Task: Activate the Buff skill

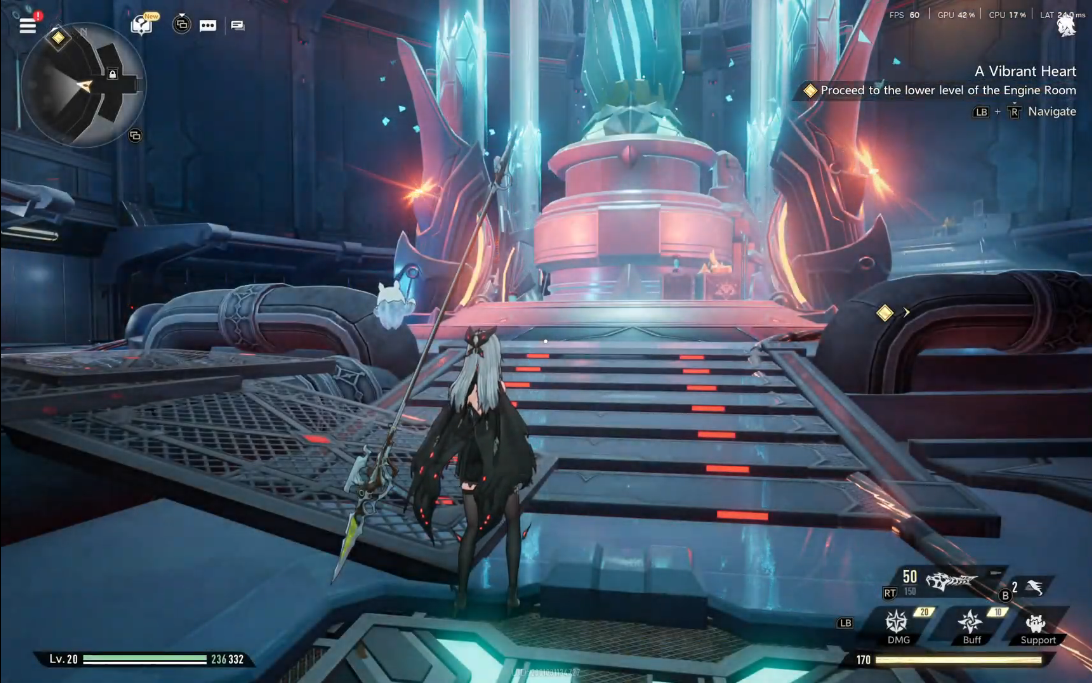Action: click(x=968, y=621)
